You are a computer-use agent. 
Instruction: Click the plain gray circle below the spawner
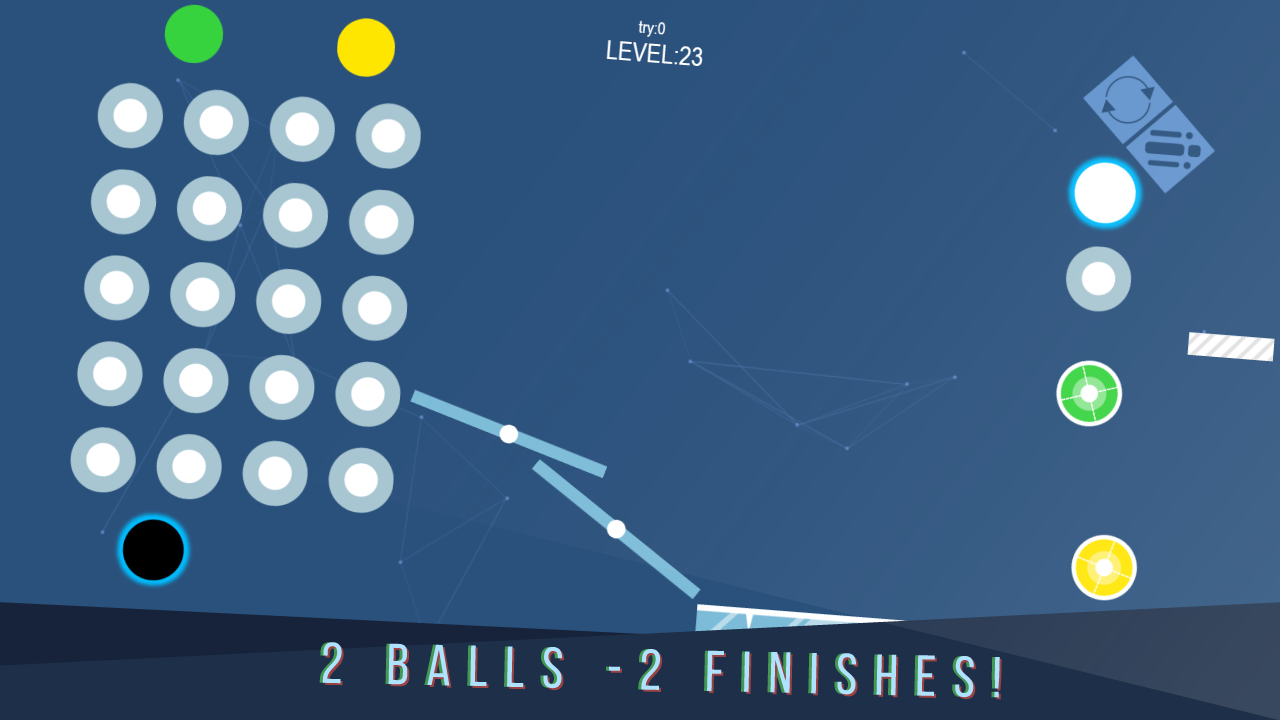tap(1097, 278)
